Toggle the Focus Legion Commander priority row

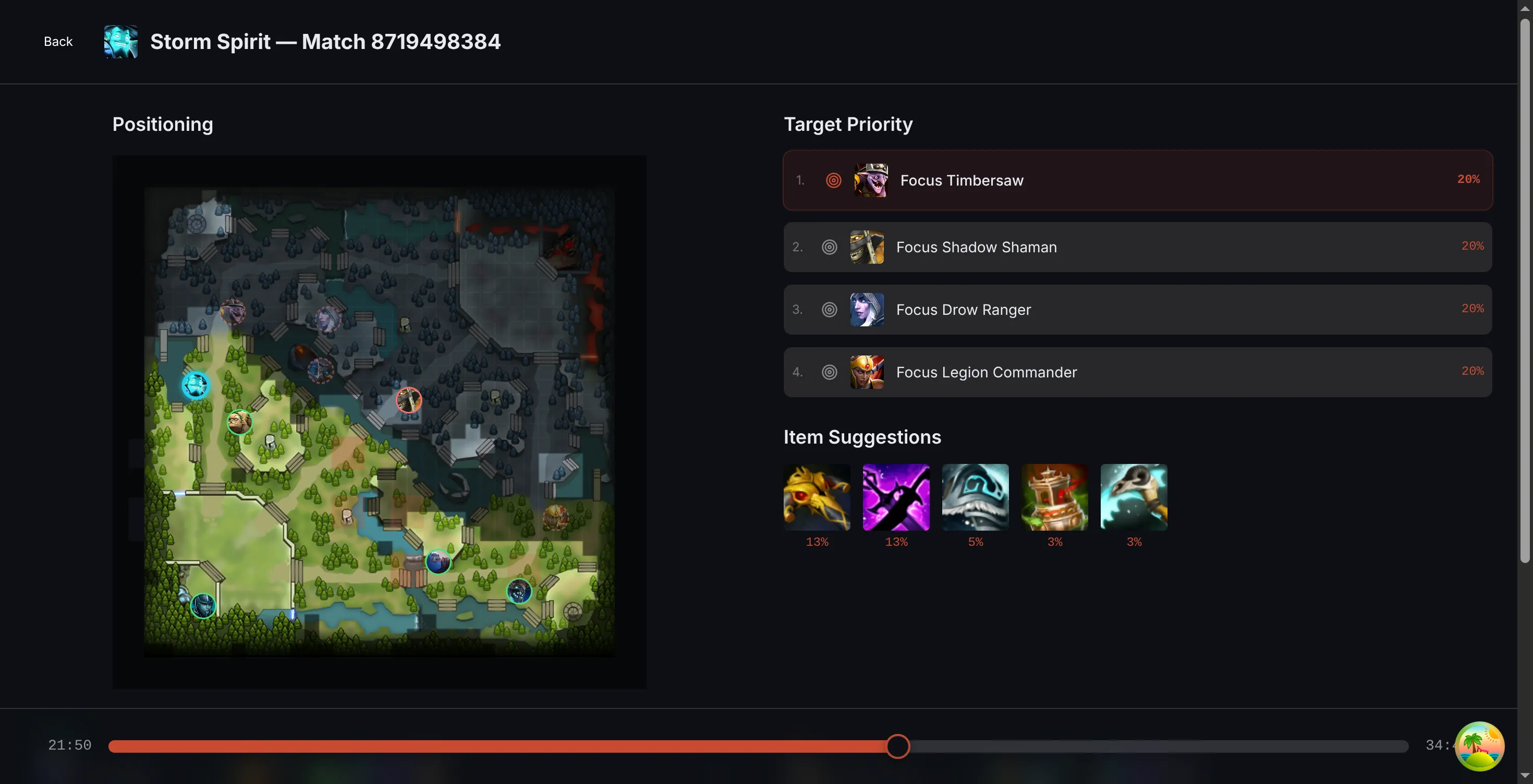(1138, 373)
